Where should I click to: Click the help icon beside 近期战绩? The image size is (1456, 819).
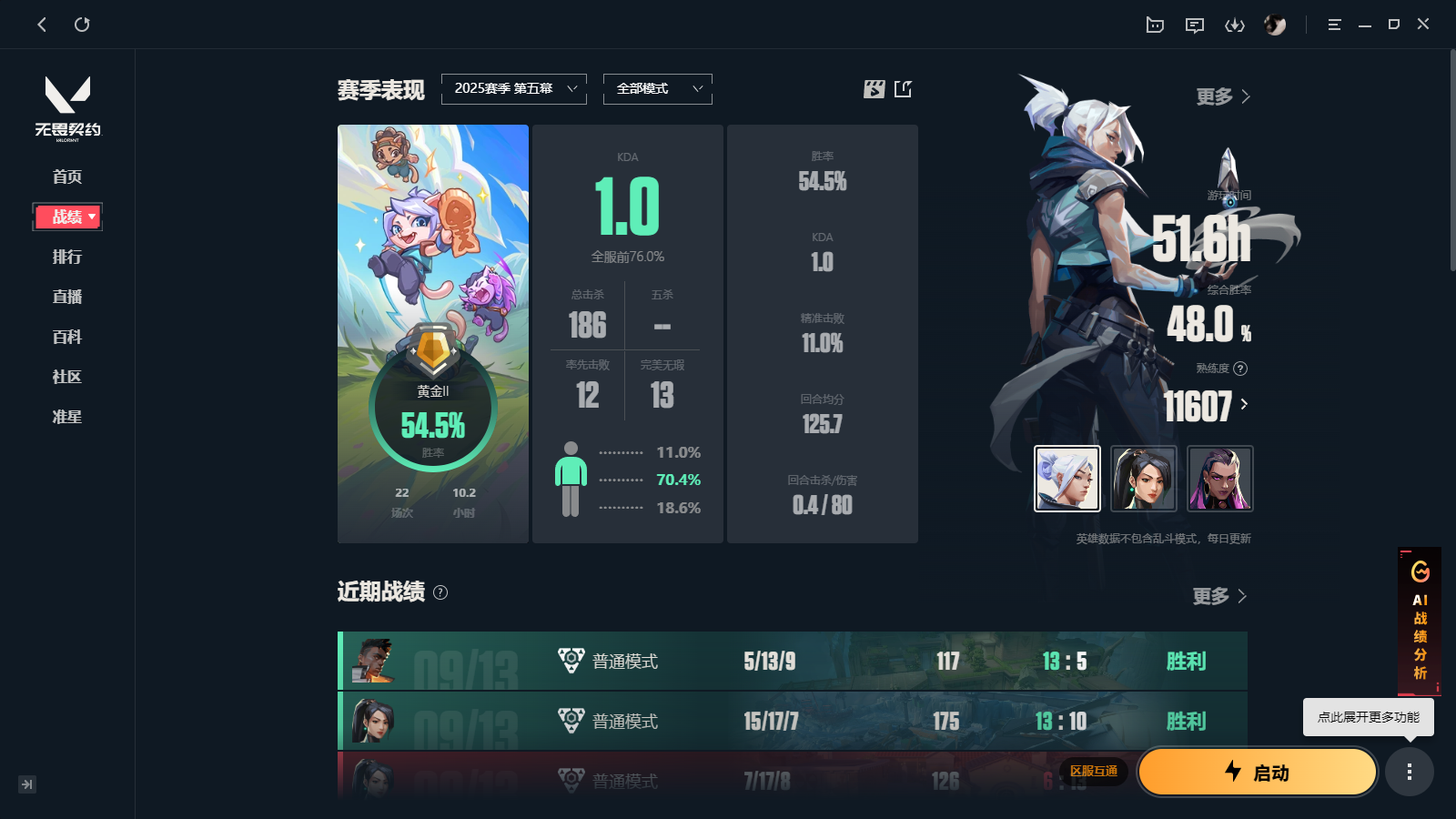[x=441, y=593]
